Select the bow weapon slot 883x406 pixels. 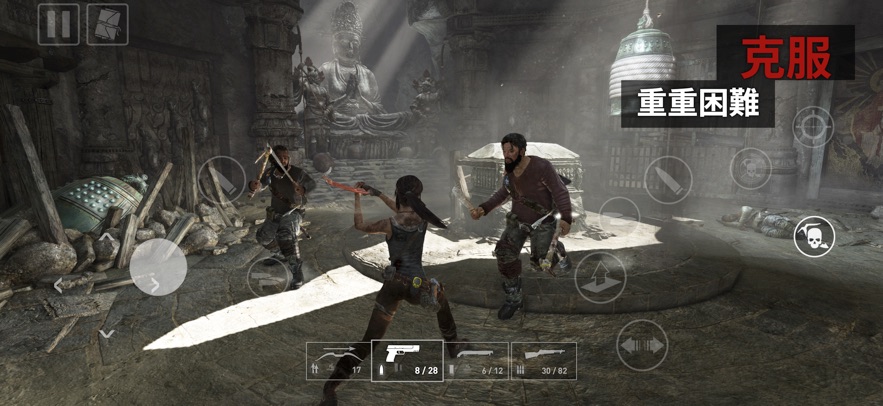pyautogui.click(x=339, y=361)
